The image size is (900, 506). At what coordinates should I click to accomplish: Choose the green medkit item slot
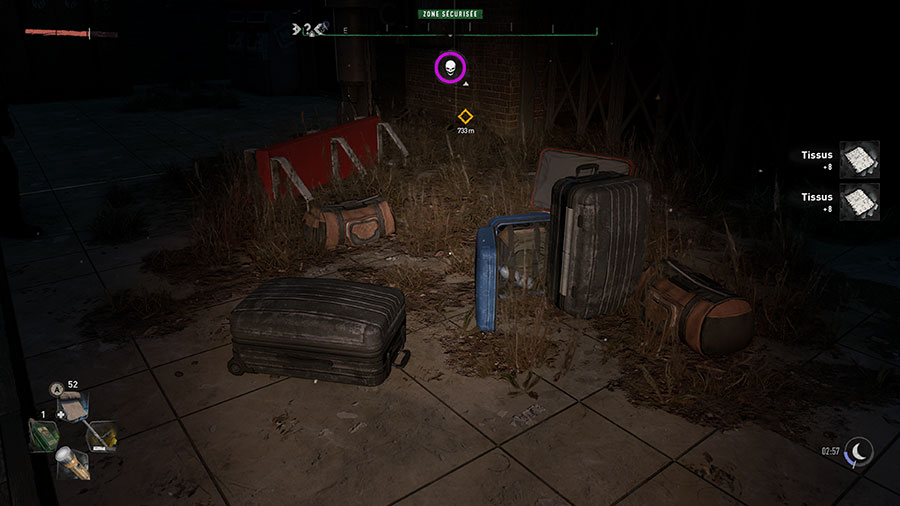click(x=43, y=435)
